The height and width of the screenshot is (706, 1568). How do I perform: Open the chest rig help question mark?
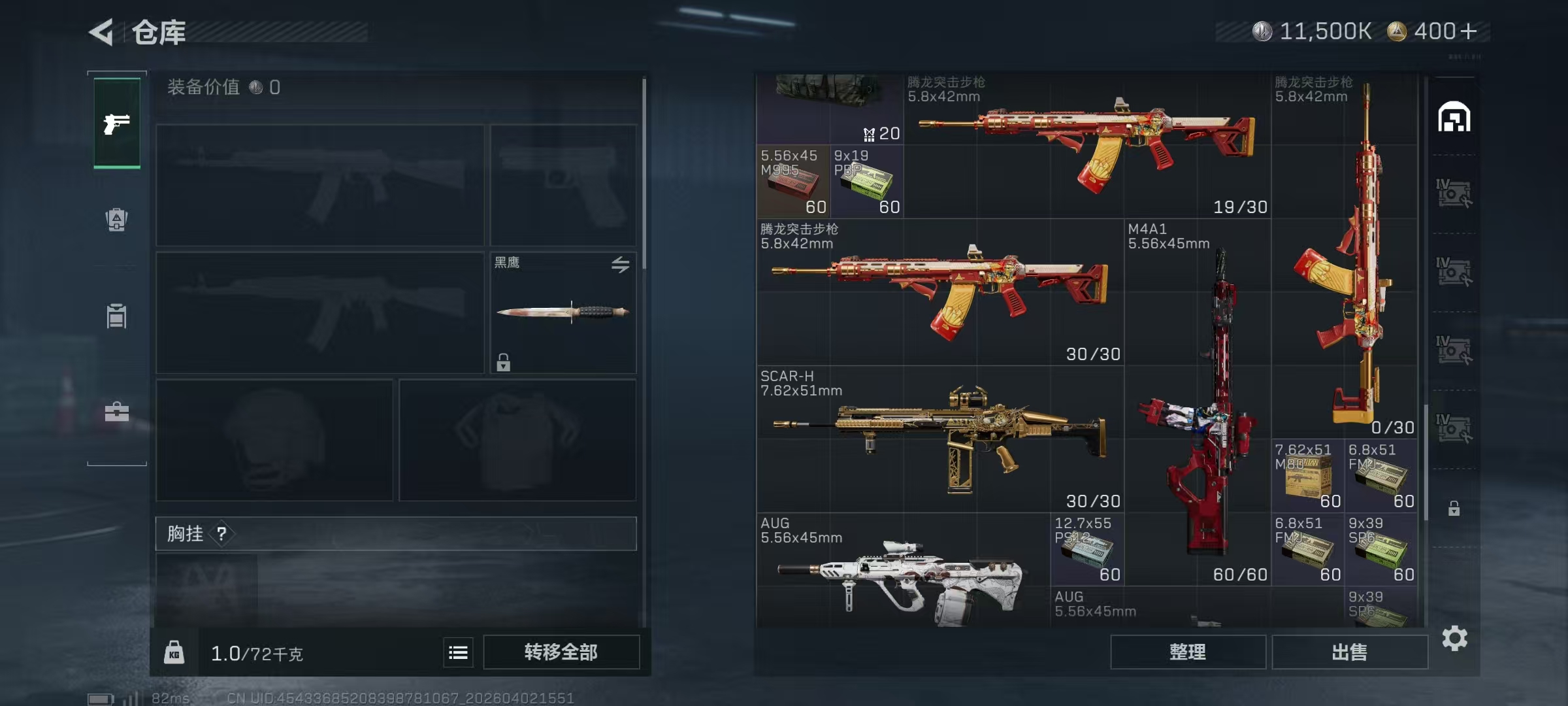(222, 534)
